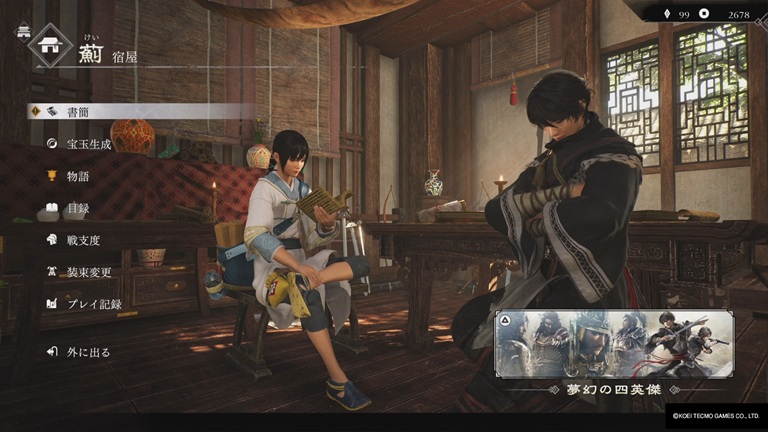Open the 物語 story menu
Viewport: 768px width, 432px height.
(78, 176)
